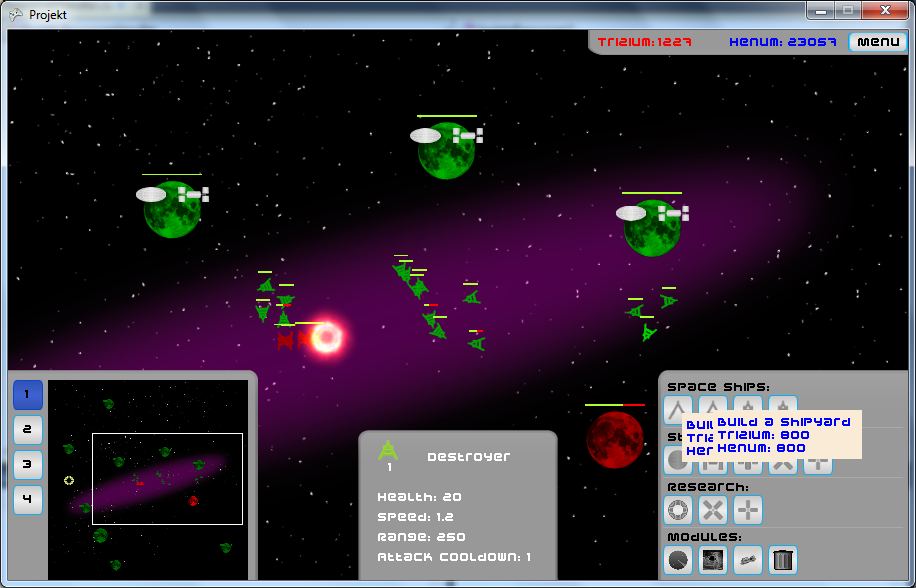Choose the ring-shaped research icon
Viewport: 916px width, 588px height.
click(x=678, y=510)
